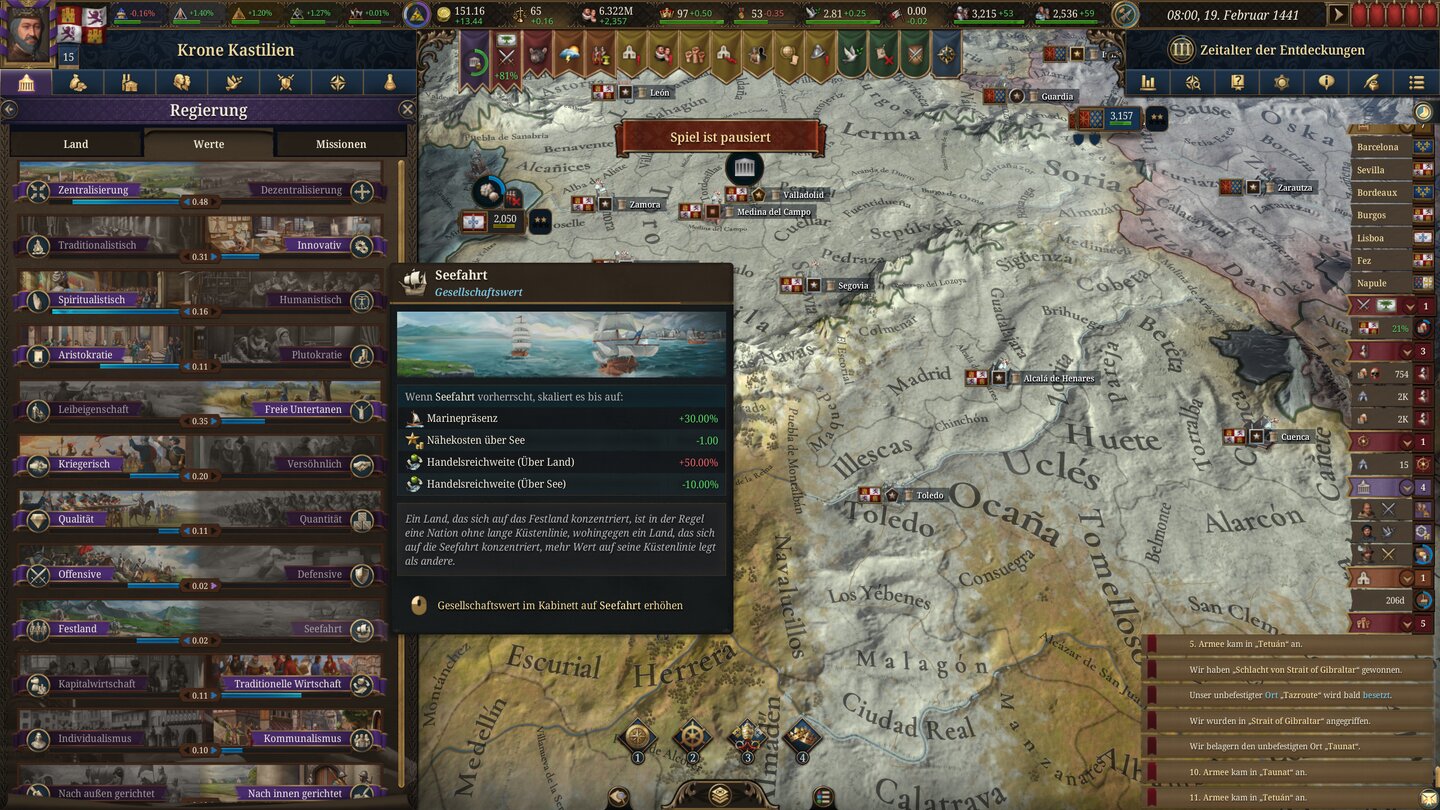Unpause the game with the play arrow
This screenshot has width=1440, height=810.
click(x=1337, y=15)
